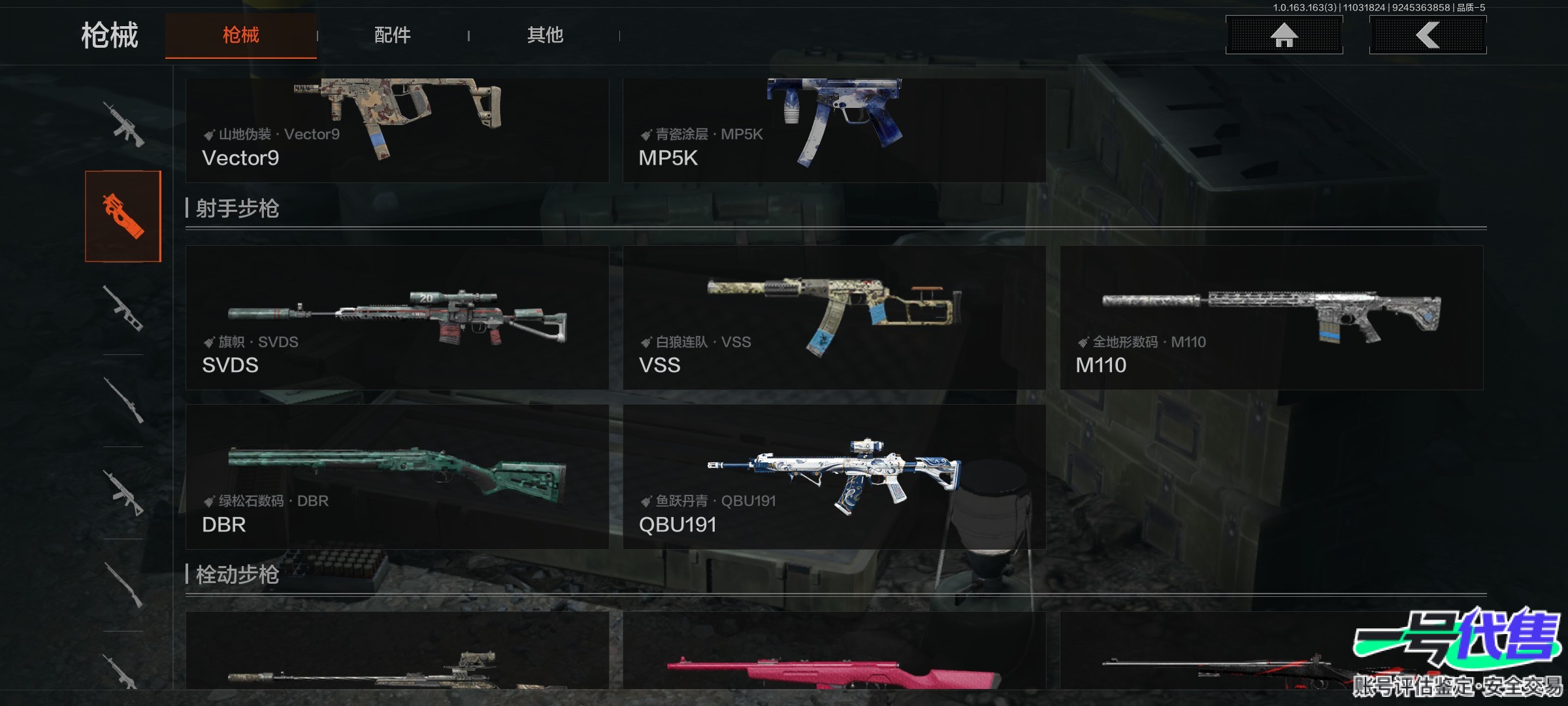Choose the MP5K weapon card
The image size is (1568, 706).
tap(834, 129)
